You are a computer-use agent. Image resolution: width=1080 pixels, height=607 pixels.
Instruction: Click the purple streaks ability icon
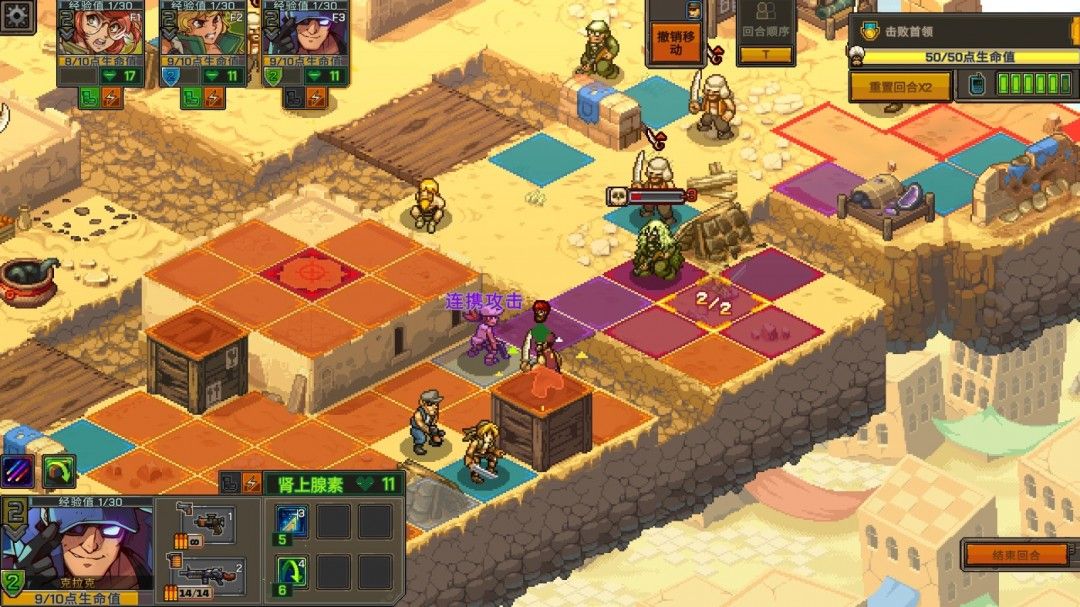coord(19,472)
